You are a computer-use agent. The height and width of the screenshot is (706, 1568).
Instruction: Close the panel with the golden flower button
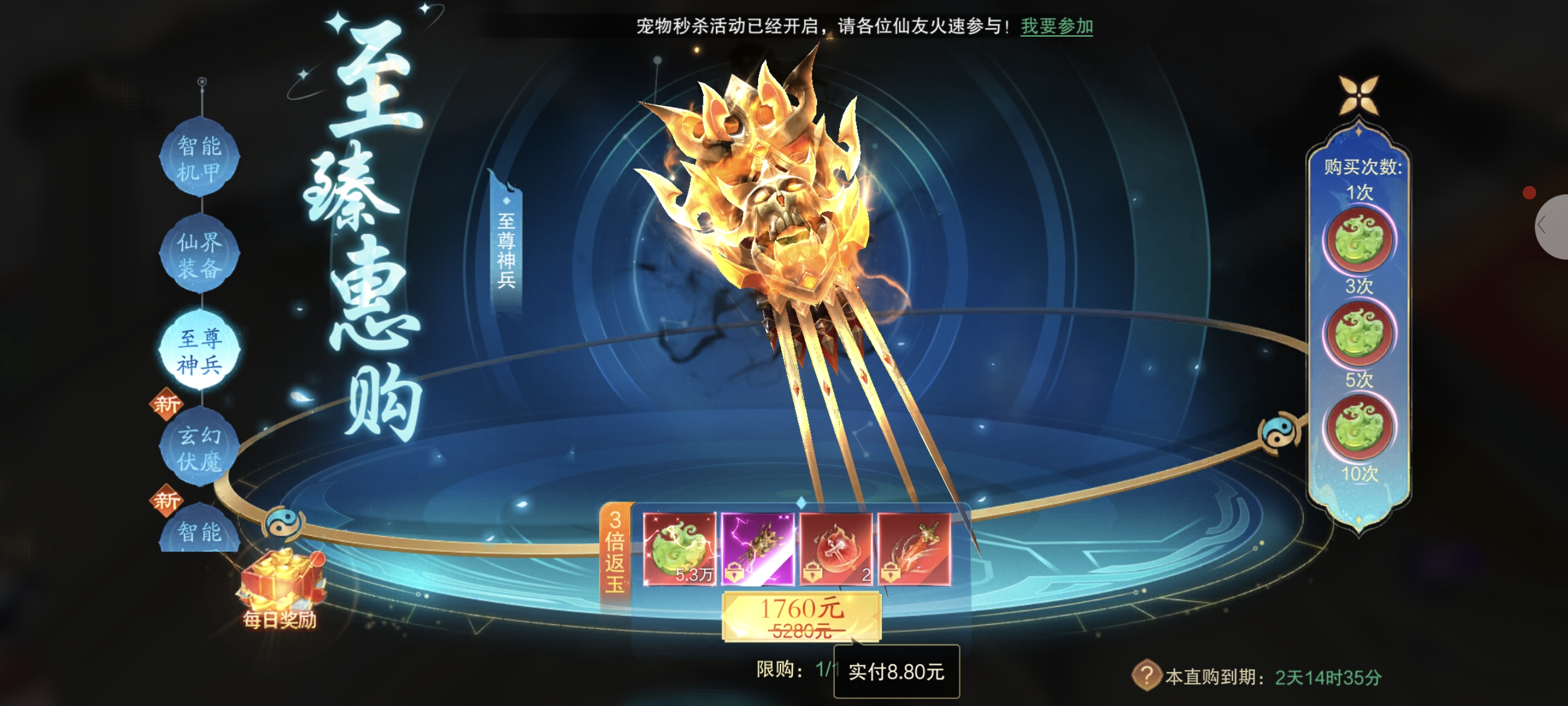(1358, 96)
